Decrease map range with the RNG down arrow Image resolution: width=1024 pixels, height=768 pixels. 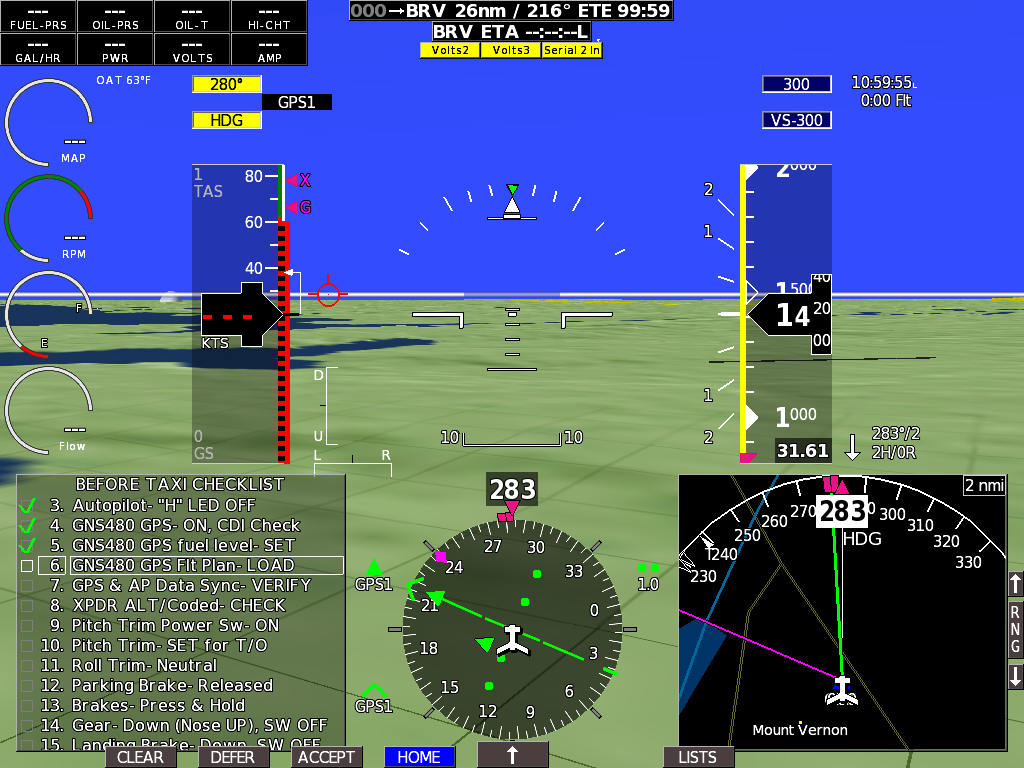point(1015,676)
